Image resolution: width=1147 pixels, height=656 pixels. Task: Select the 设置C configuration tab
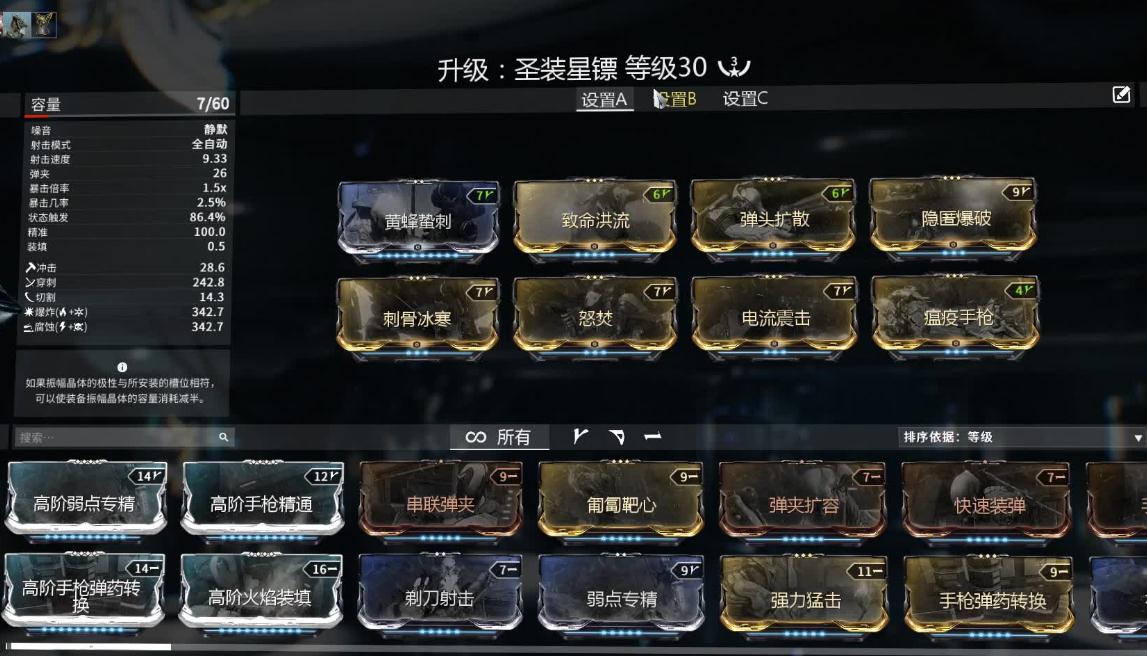pos(745,99)
